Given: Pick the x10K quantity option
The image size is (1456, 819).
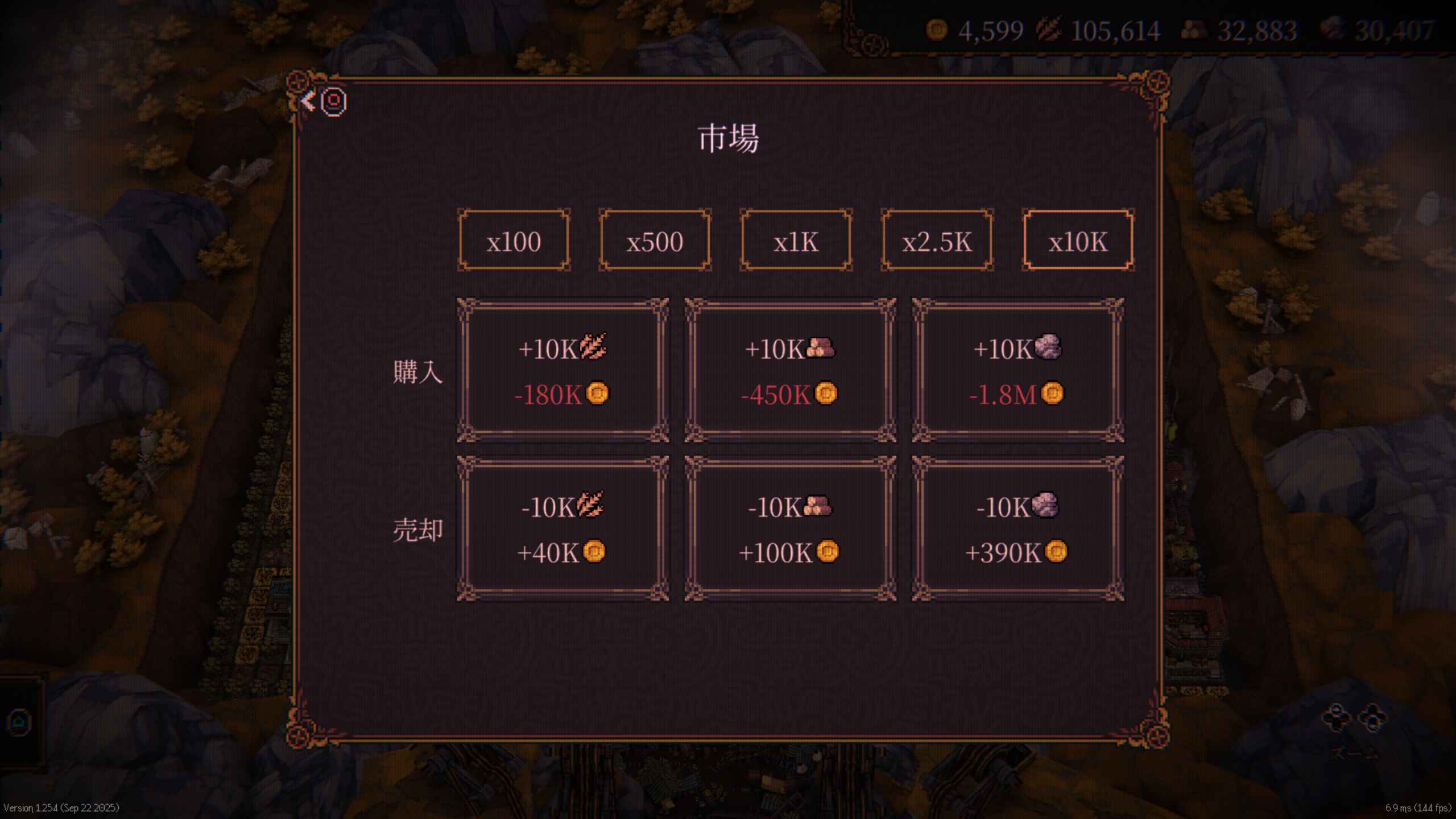Looking at the screenshot, I should point(1078,241).
